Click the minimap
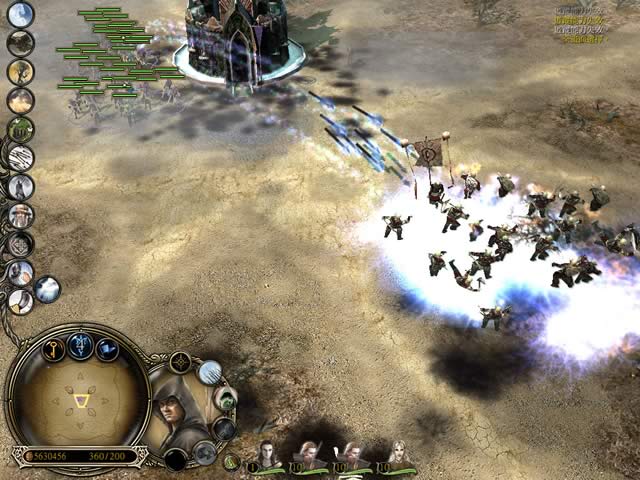640x480 pixels. point(77,401)
